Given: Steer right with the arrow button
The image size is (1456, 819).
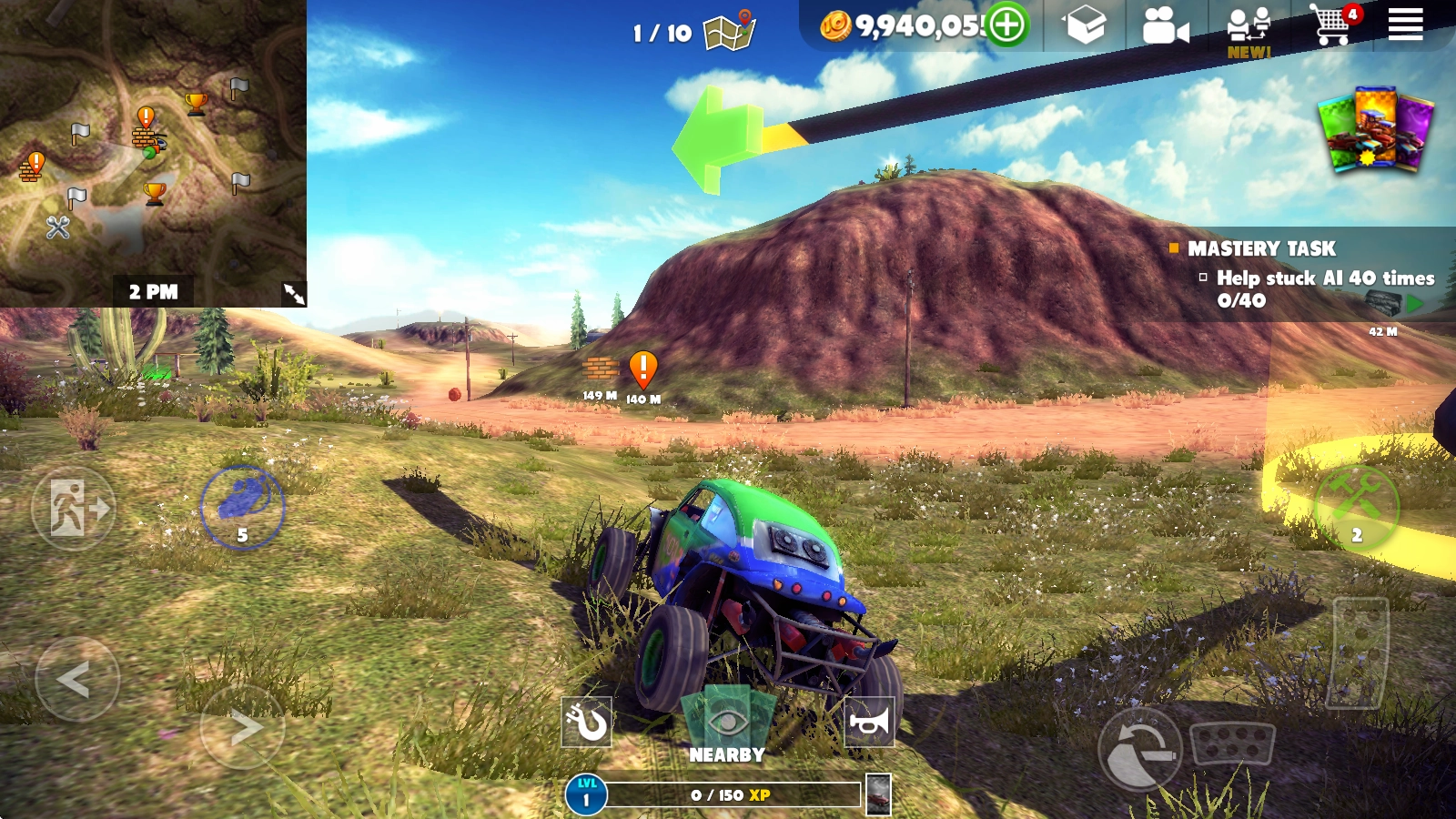Looking at the screenshot, I should [x=242, y=727].
